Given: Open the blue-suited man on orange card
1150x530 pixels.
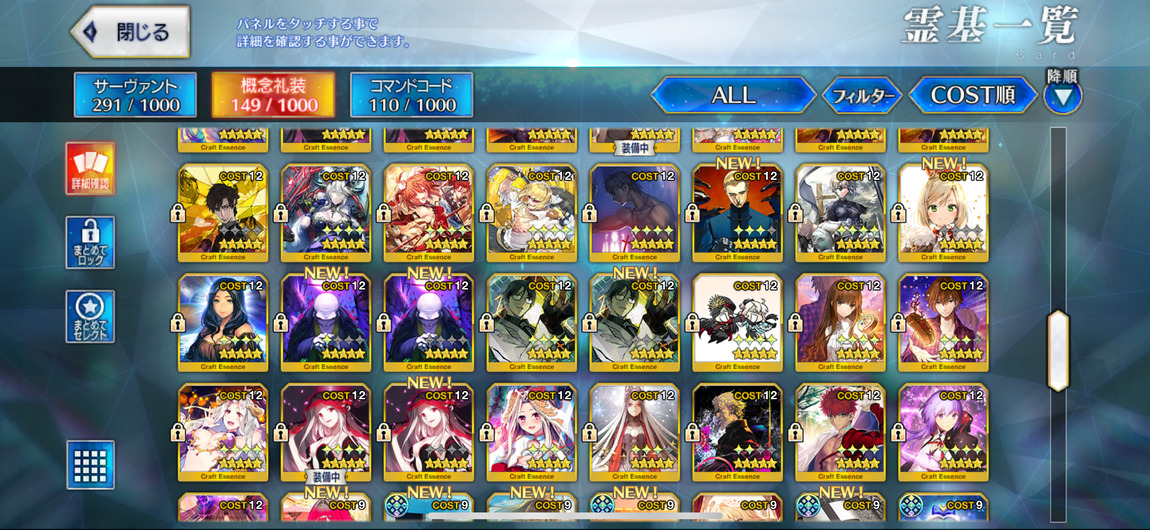Looking at the screenshot, I should (737, 210).
